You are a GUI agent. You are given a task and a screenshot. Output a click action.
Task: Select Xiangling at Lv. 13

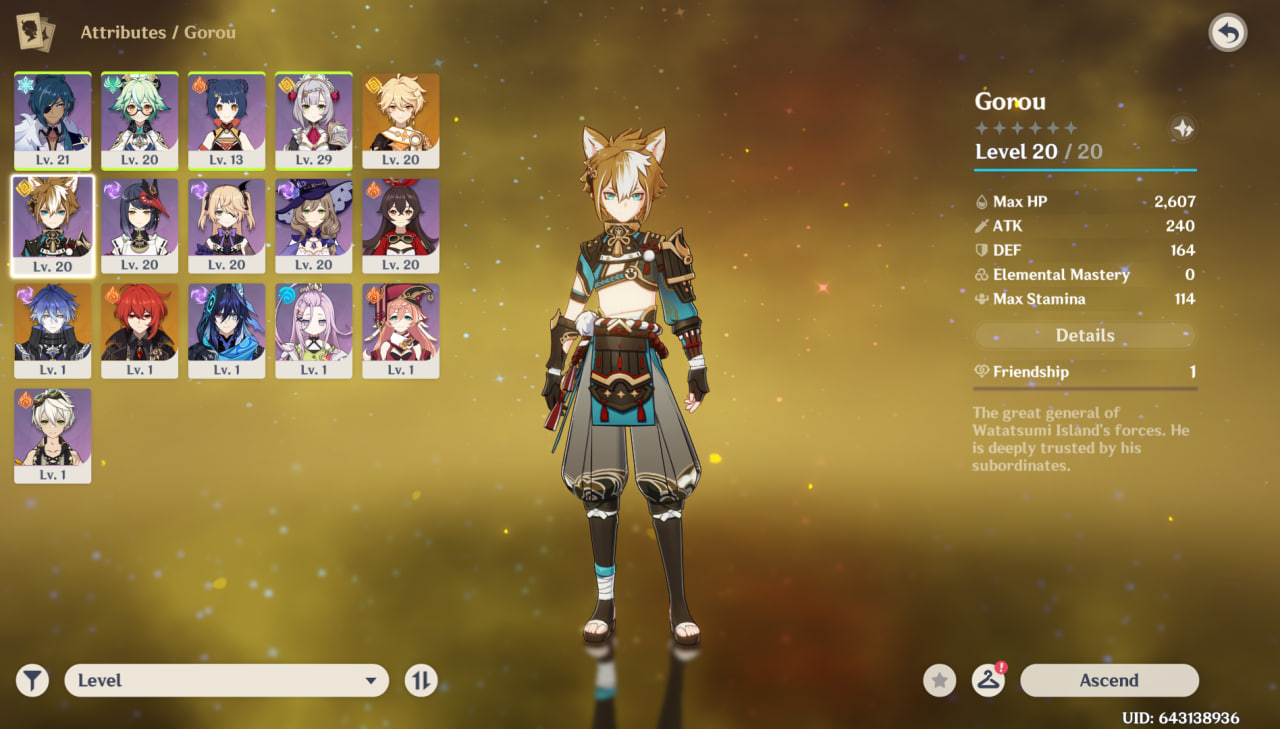click(227, 120)
